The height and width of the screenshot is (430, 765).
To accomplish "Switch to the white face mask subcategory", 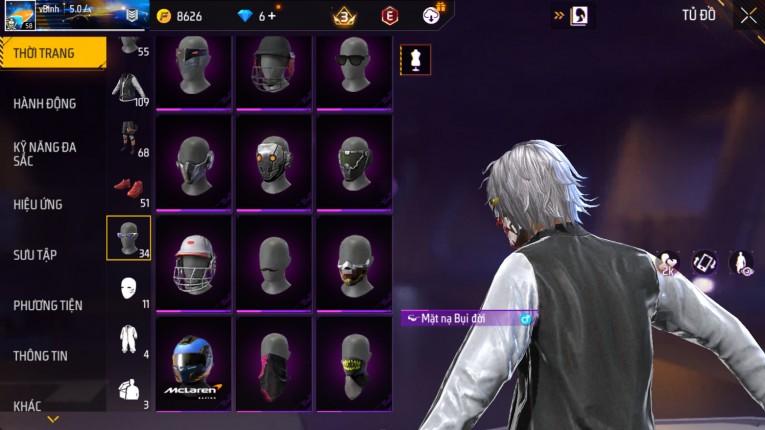I will pos(128,288).
